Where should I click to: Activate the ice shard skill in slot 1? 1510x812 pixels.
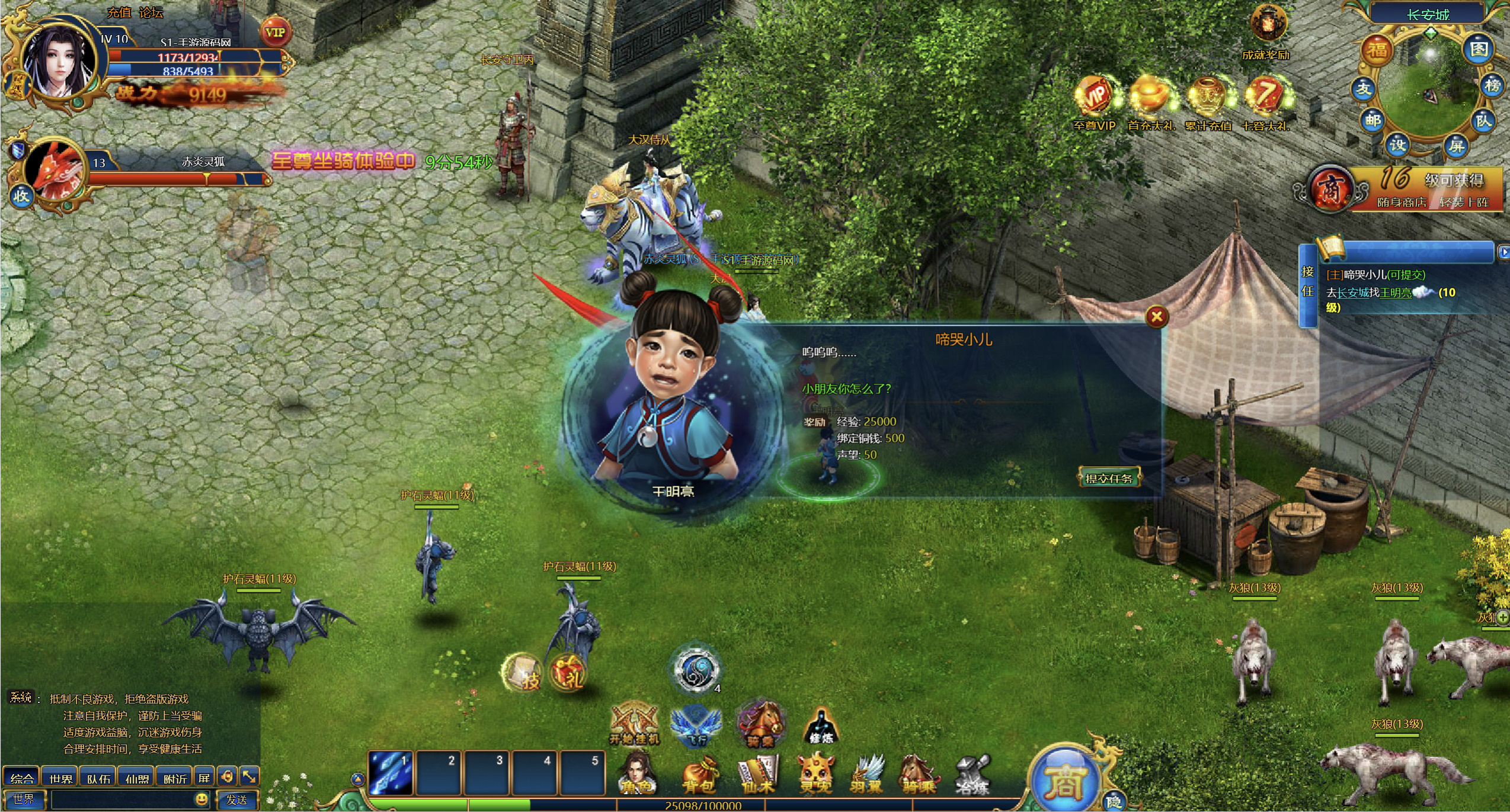tap(391, 772)
